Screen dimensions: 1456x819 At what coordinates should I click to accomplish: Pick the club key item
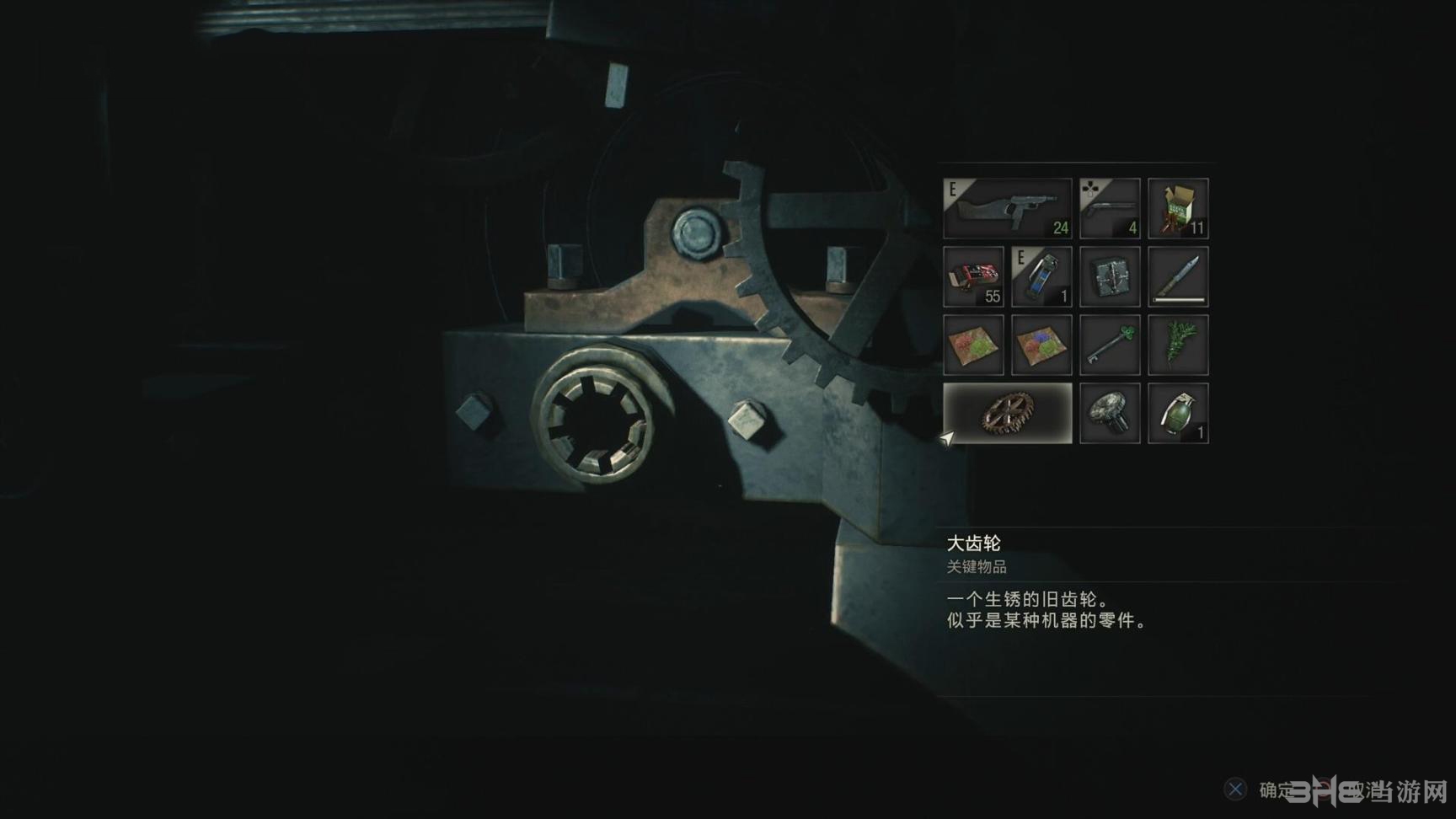click(x=1110, y=345)
